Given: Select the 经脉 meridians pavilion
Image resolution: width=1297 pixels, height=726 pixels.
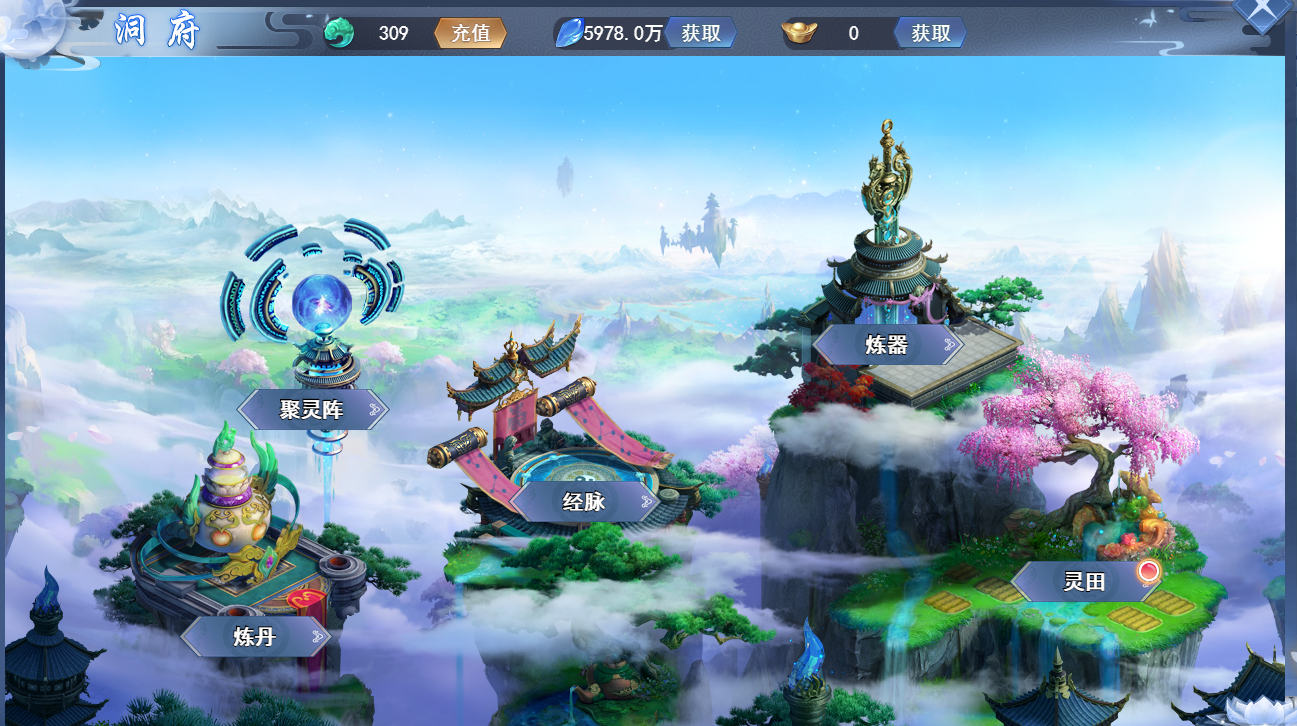Looking at the screenshot, I should coord(584,501).
